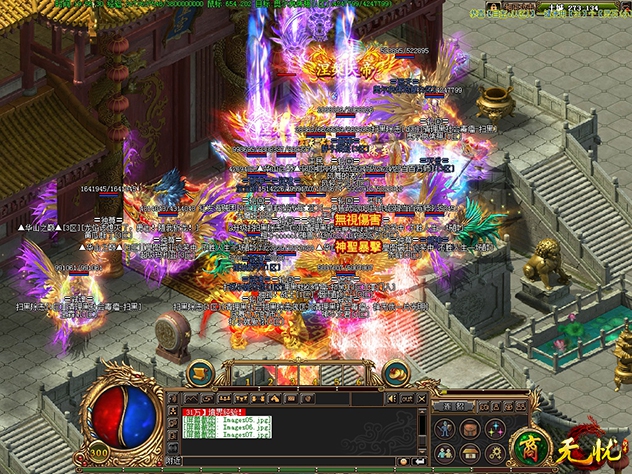This screenshot has width=632, height=474.
Task: Click the chat text input field
Action: (x=300, y=462)
